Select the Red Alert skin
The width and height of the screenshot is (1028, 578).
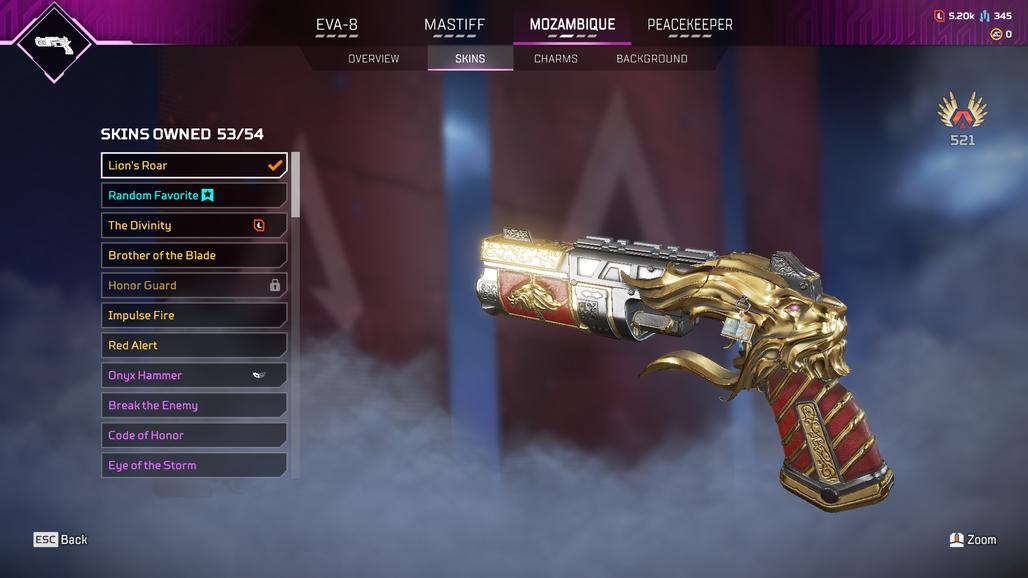click(194, 345)
